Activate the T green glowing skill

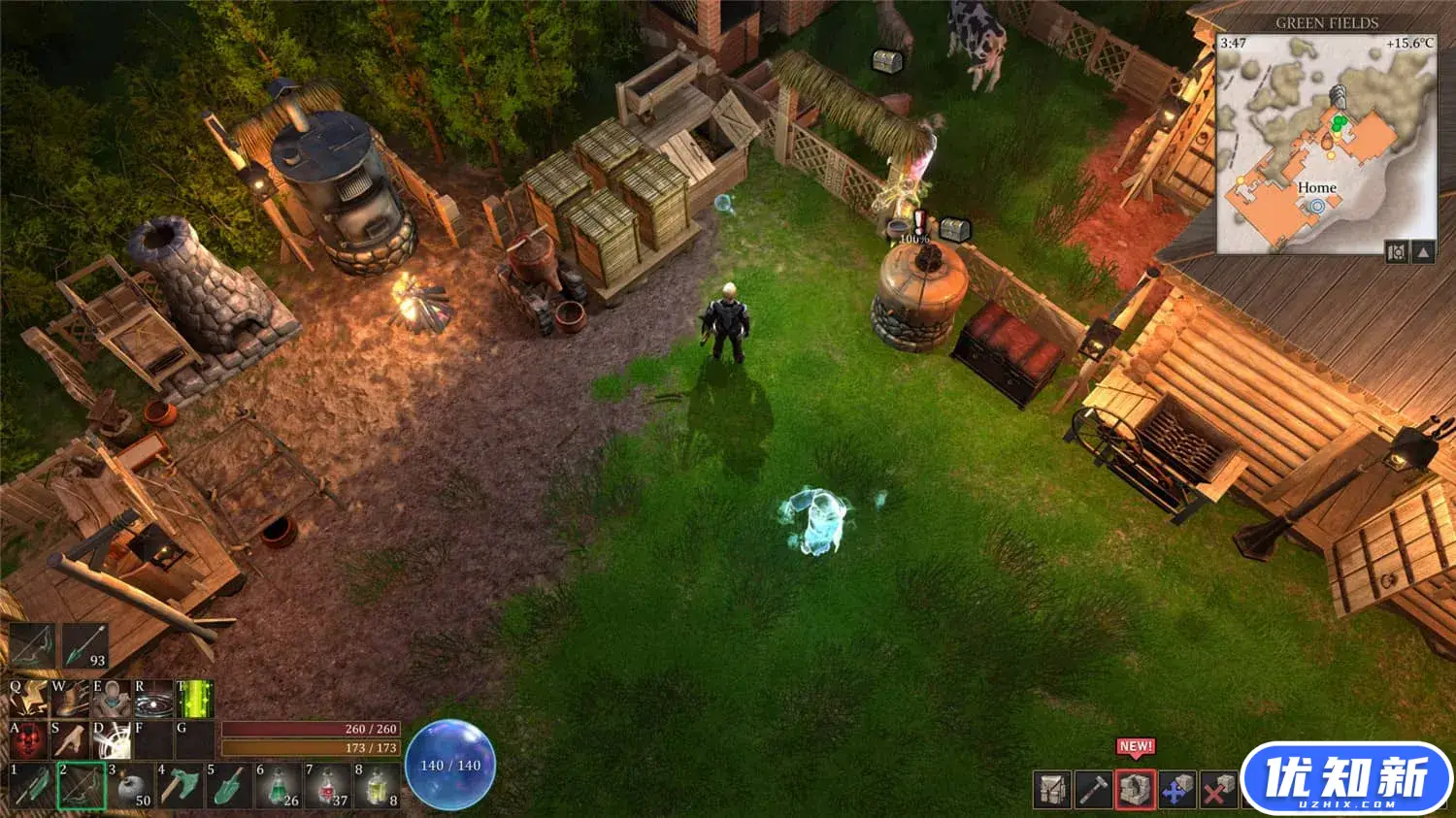tap(195, 698)
